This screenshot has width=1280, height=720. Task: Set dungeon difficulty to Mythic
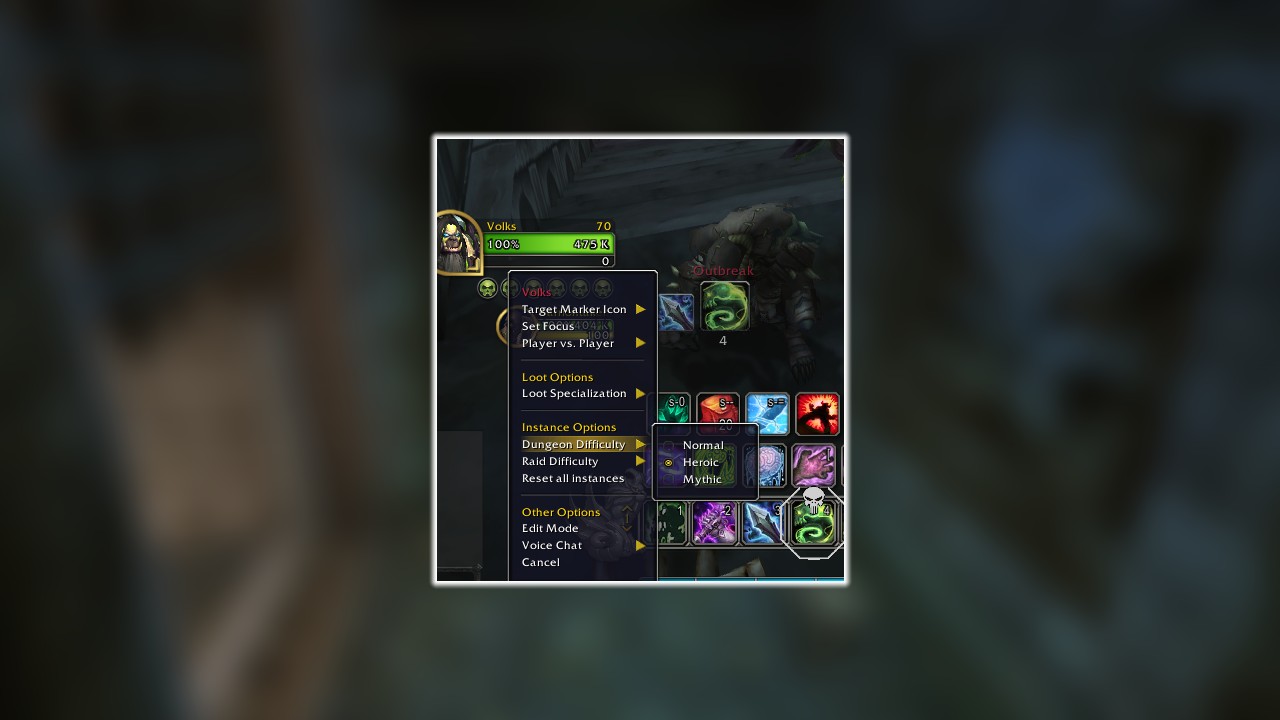point(702,479)
